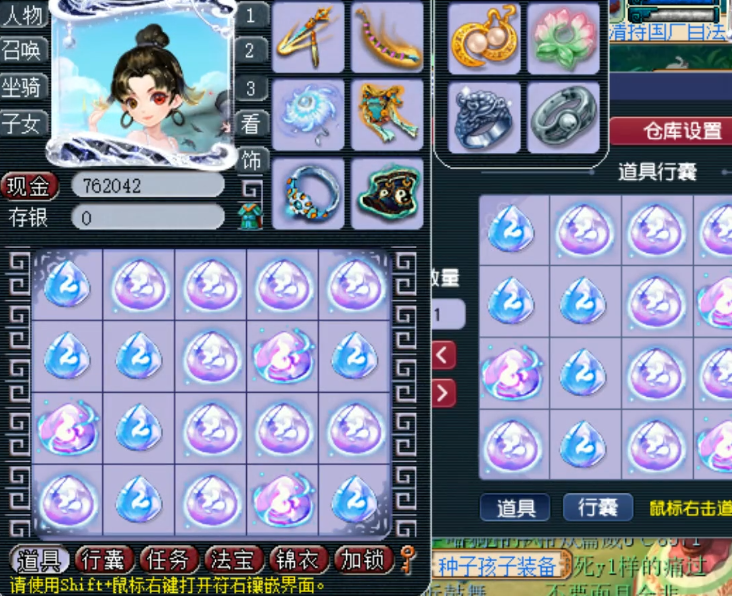Choose equipment preset 2
Image resolution: width=732 pixels, height=596 pixels.
click(253, 51)
